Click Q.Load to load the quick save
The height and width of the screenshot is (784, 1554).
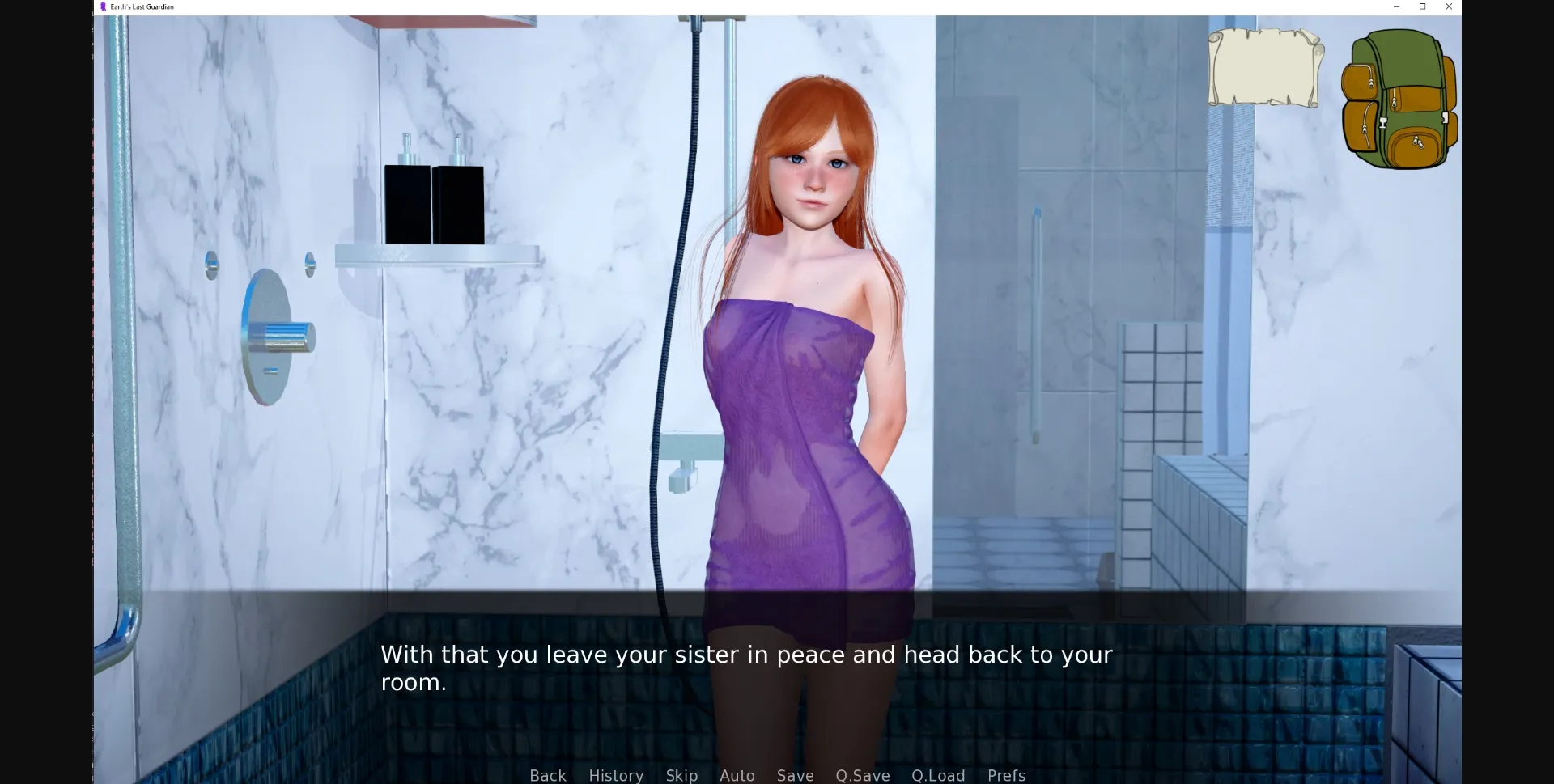pyautogui.click(x=937, y=775)
